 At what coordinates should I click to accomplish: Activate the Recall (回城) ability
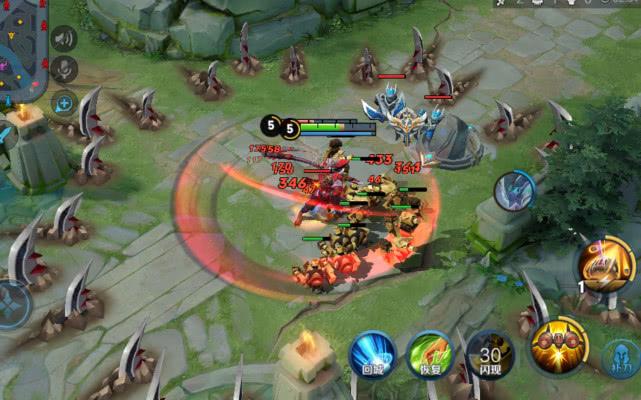coord(373,354)
